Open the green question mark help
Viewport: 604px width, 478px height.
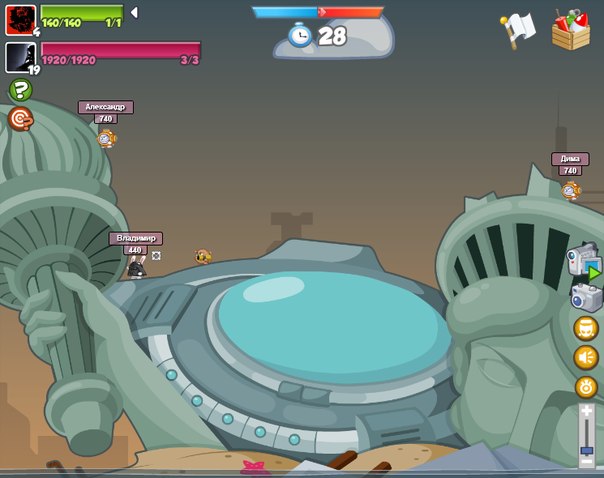[x=20, y=90]
